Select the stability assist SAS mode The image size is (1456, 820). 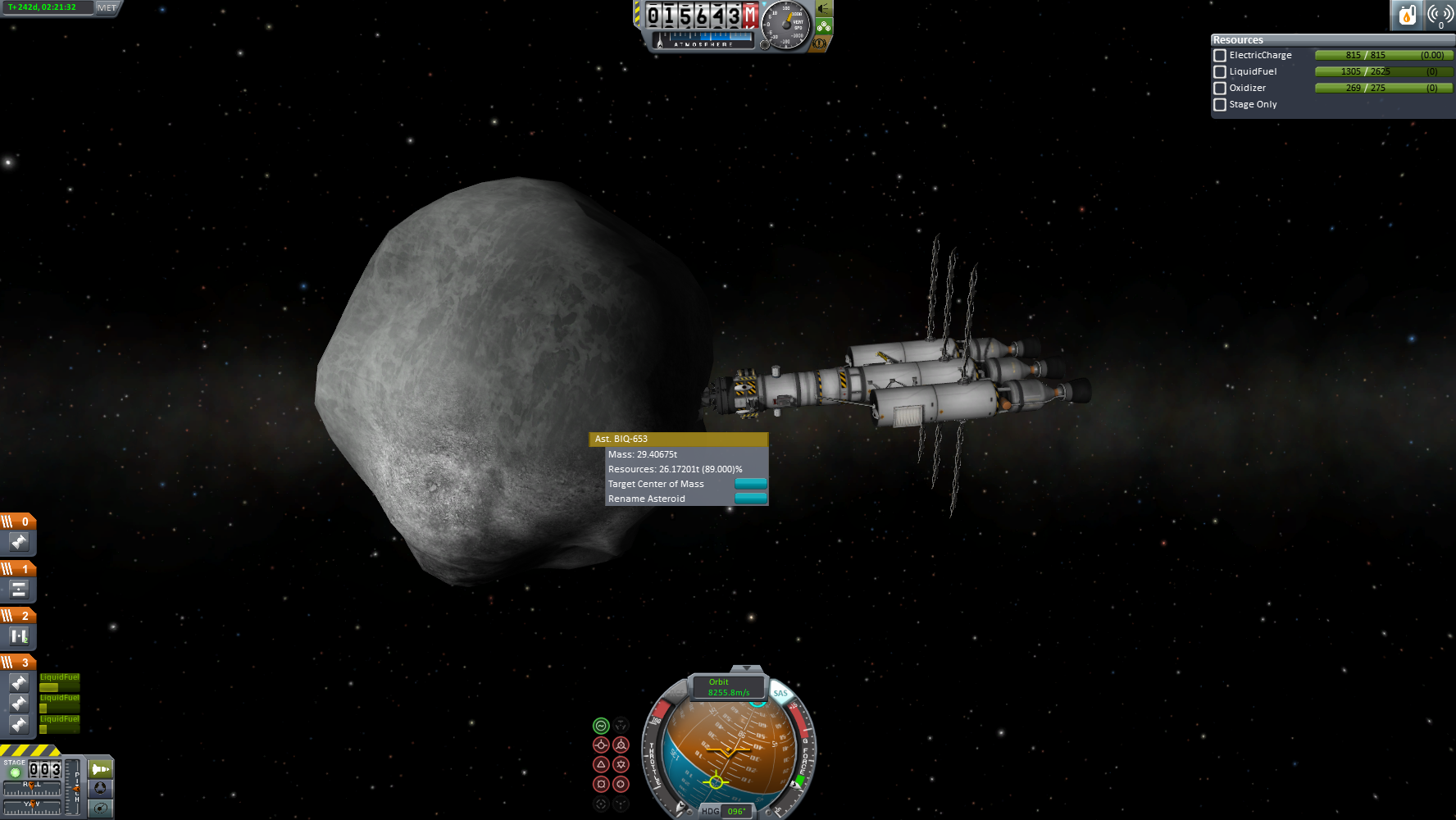[601, 726]
